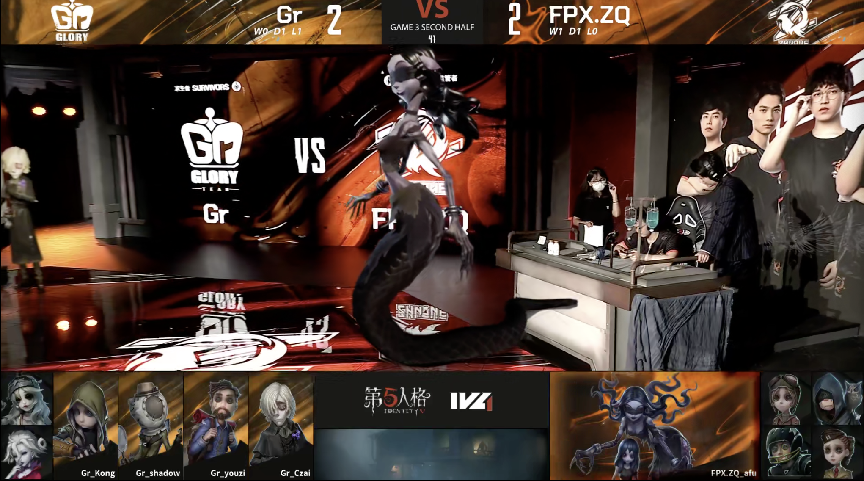This screenshot has width=864, height=481.
Task: Click the FPX.ZQ team logo in the top bar
Action: (x=796, y=21)
